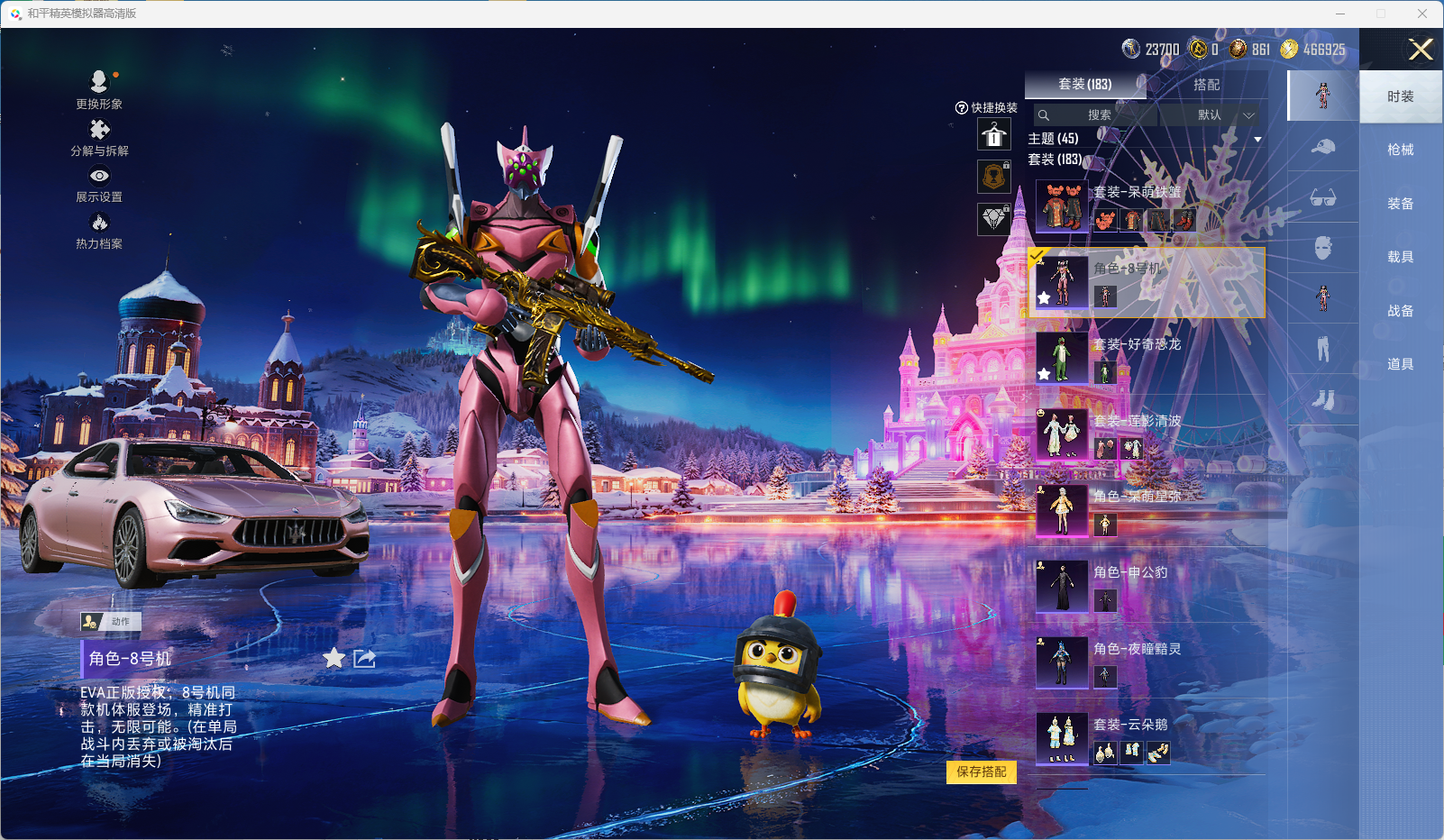Save outfit with 保存搭配 button
Image resolution: width=1444 pixels, height=840 pixels.
click(x=981, y=772)
